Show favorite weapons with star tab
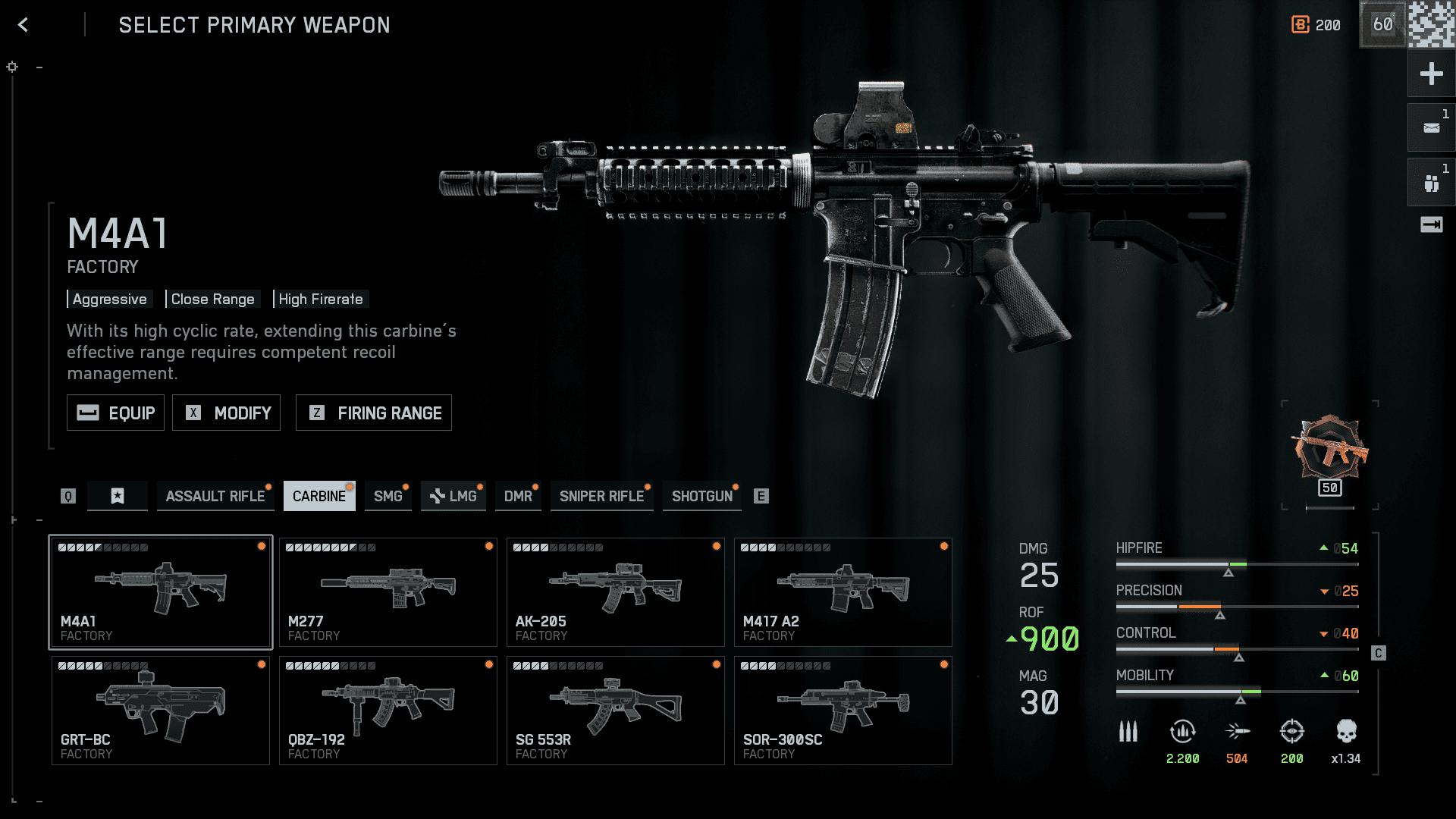 118,496
